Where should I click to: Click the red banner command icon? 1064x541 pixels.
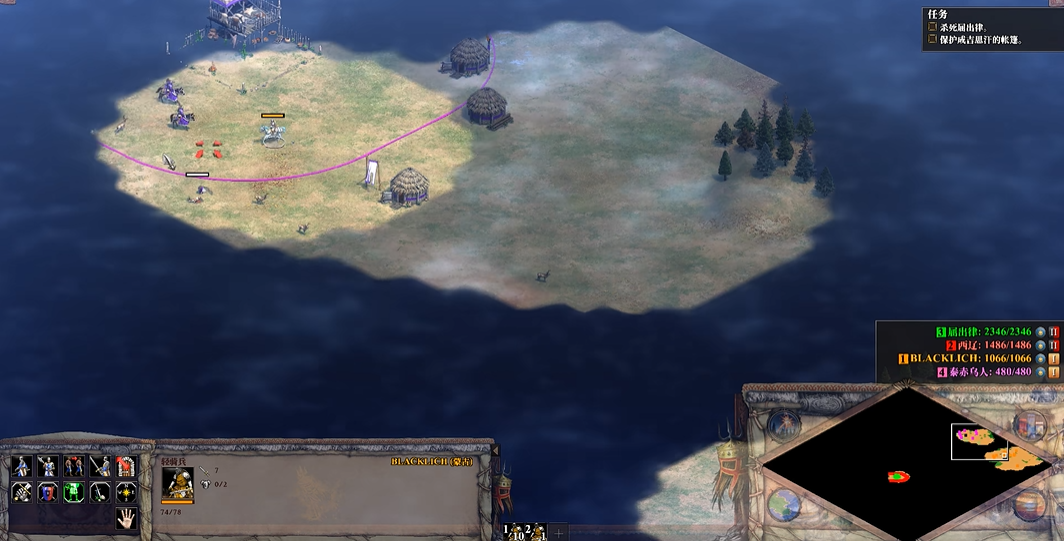[x=126, y=466]
